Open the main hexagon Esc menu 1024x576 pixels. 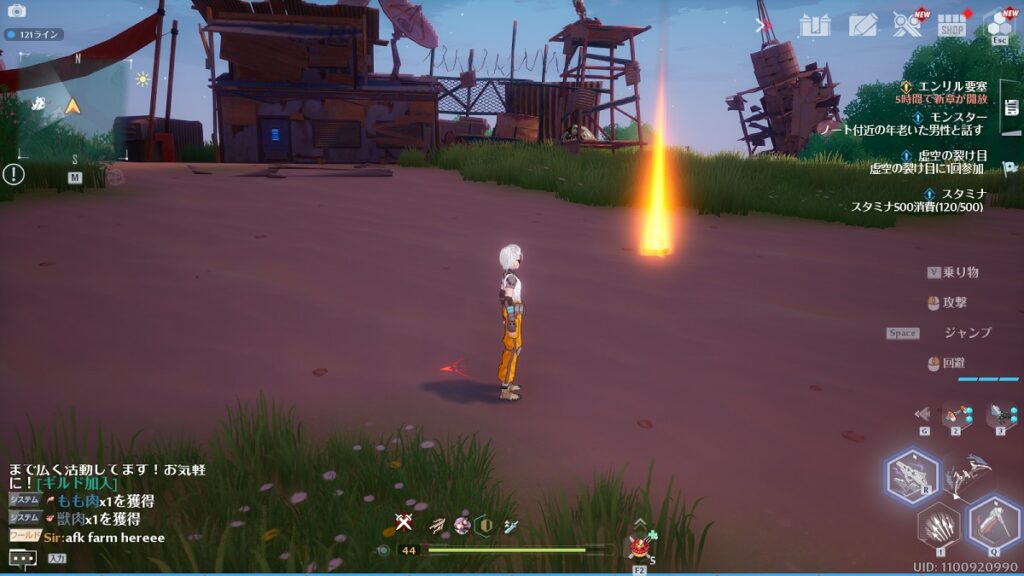point(998,25)
